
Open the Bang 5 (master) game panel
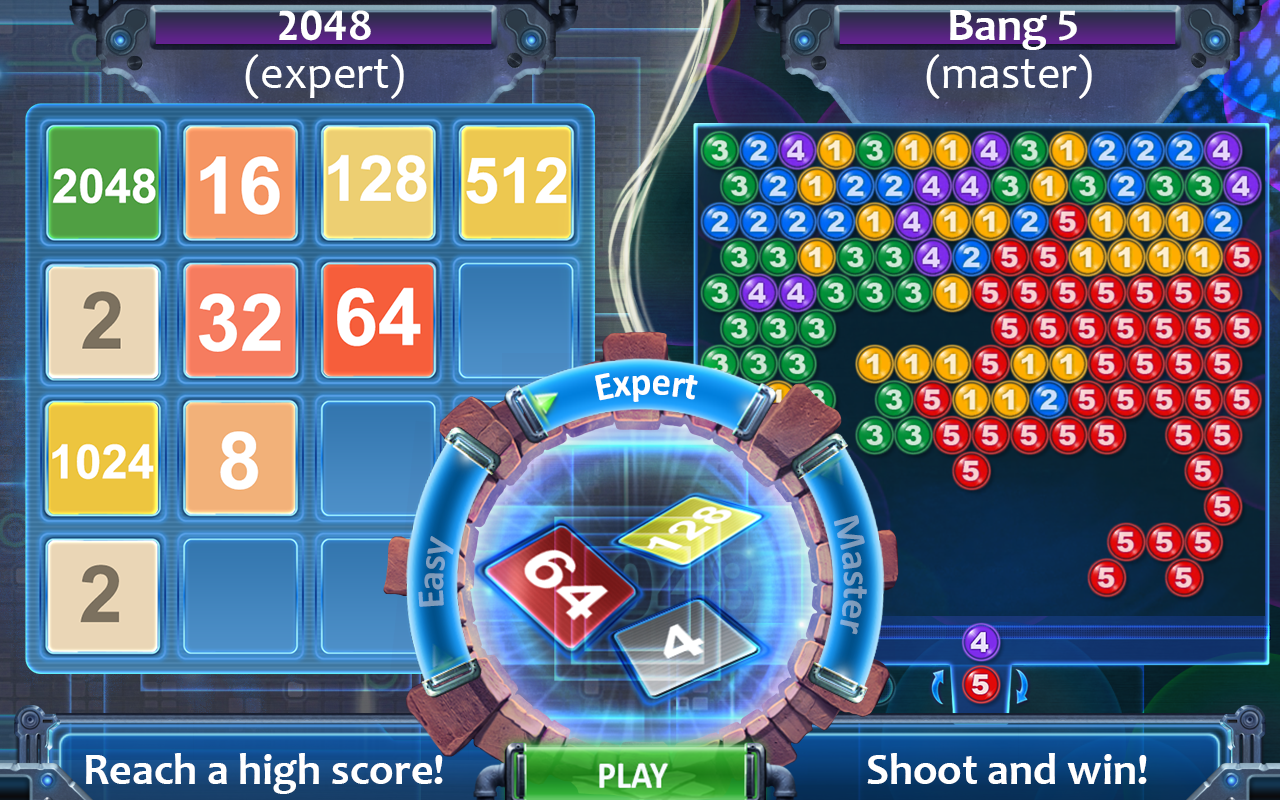pyautogui.click(x=1012, y=25)
